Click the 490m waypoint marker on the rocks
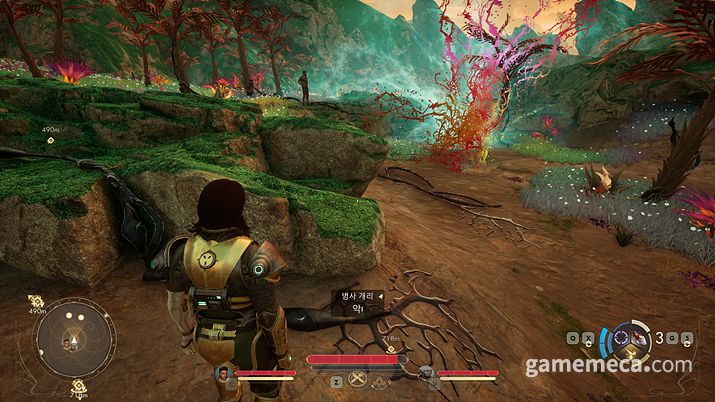The image size is (715, 402). click(49, 140)
